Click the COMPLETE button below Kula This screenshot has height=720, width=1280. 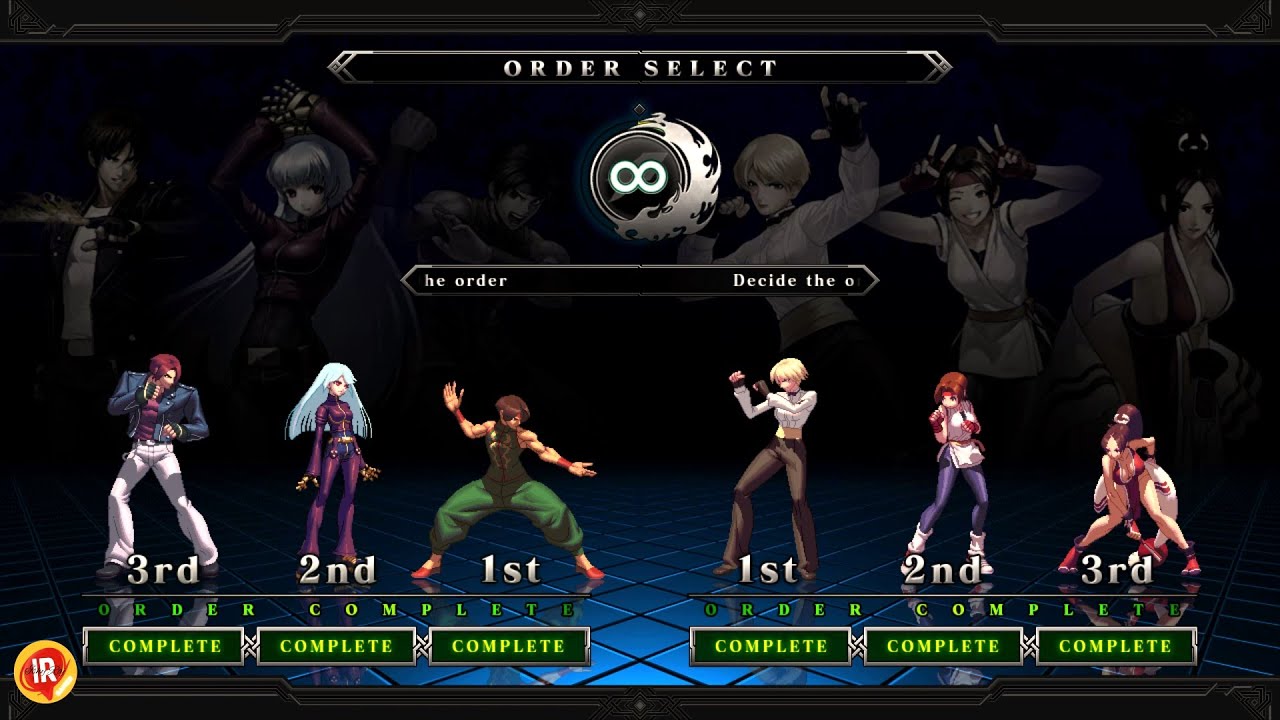(336, 646)
